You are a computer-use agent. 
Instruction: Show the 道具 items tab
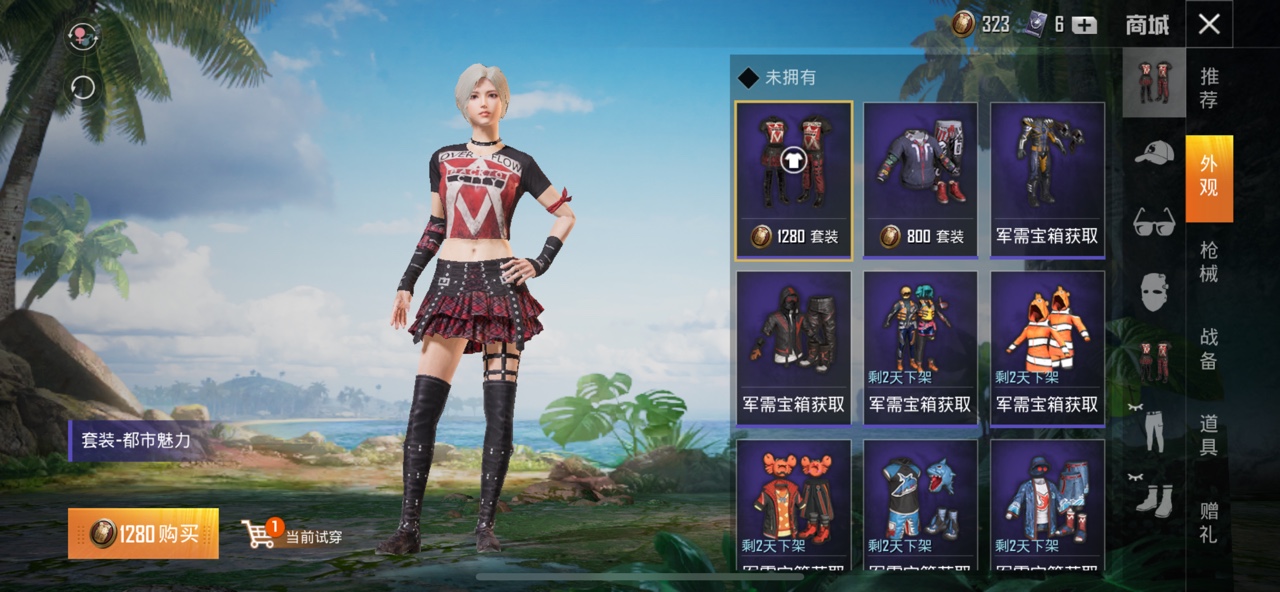[x=1208, y=436]
